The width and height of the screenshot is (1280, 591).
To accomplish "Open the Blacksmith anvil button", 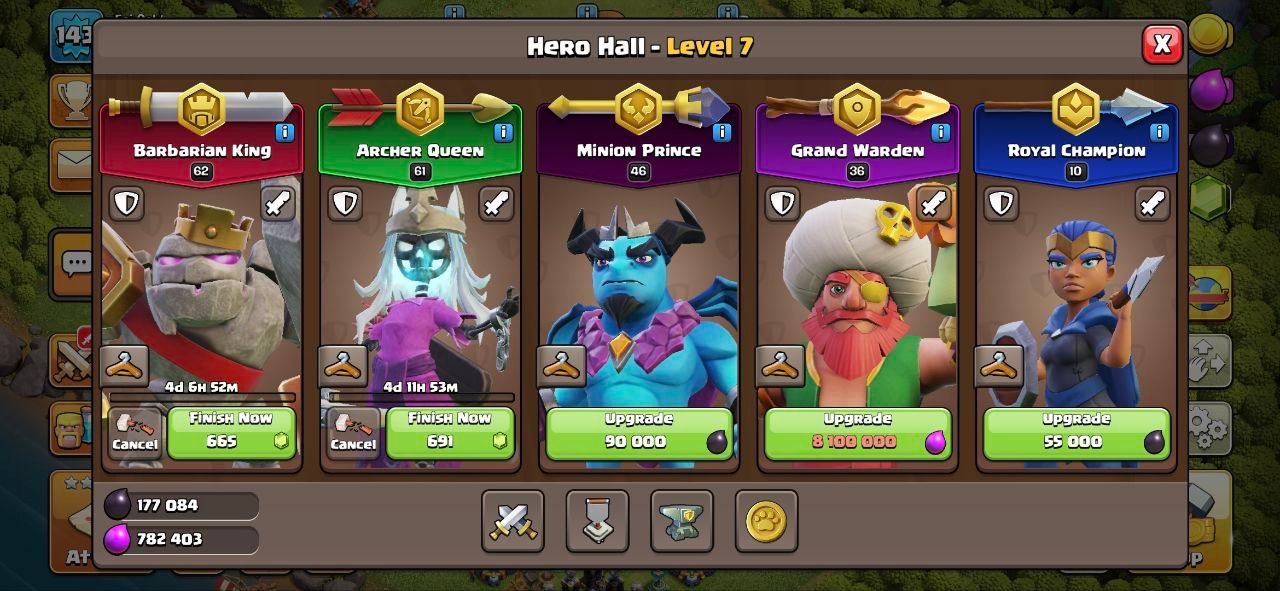I will coord(682,521).
